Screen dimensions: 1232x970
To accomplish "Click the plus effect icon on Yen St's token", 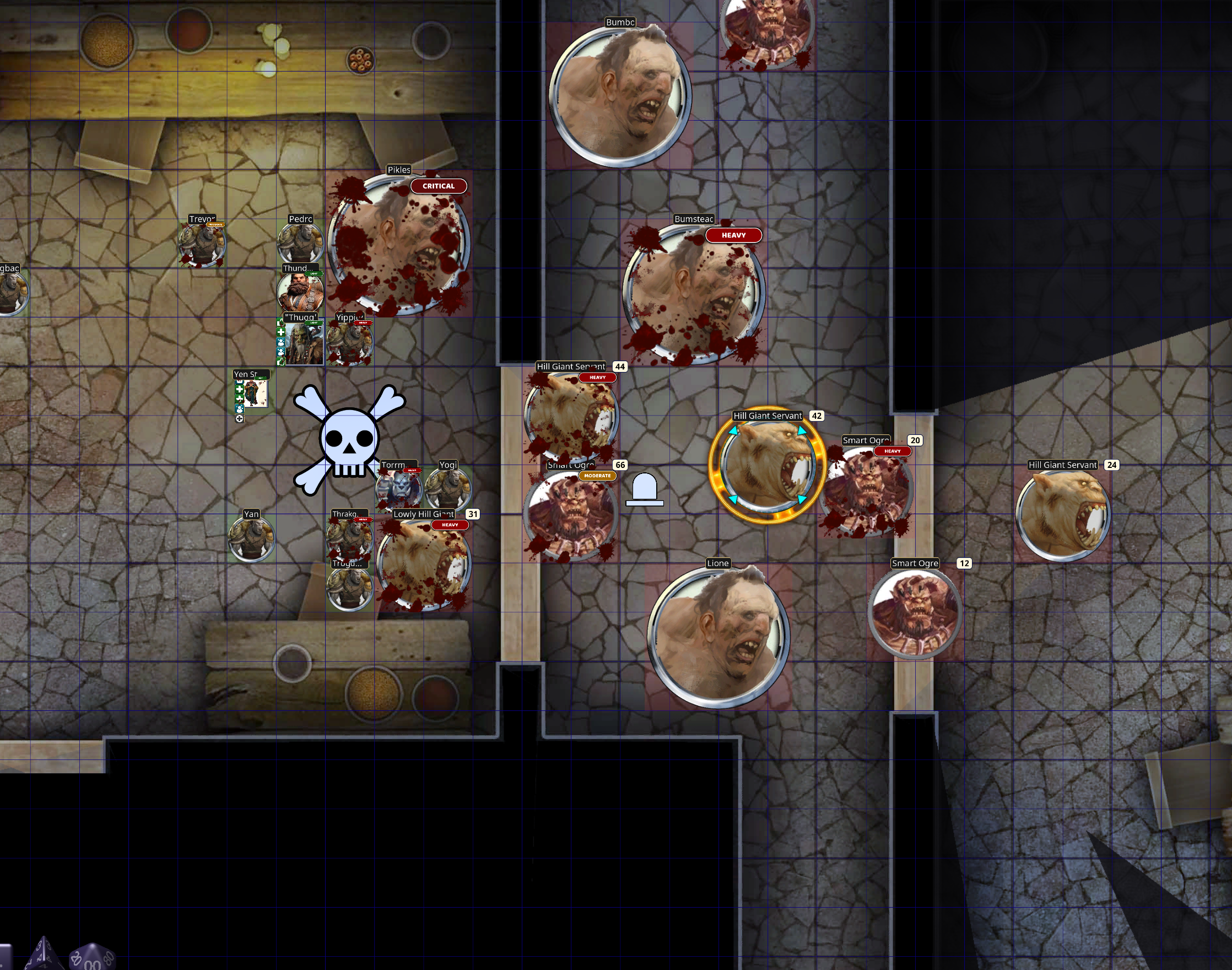I will [x=240, y=390].
